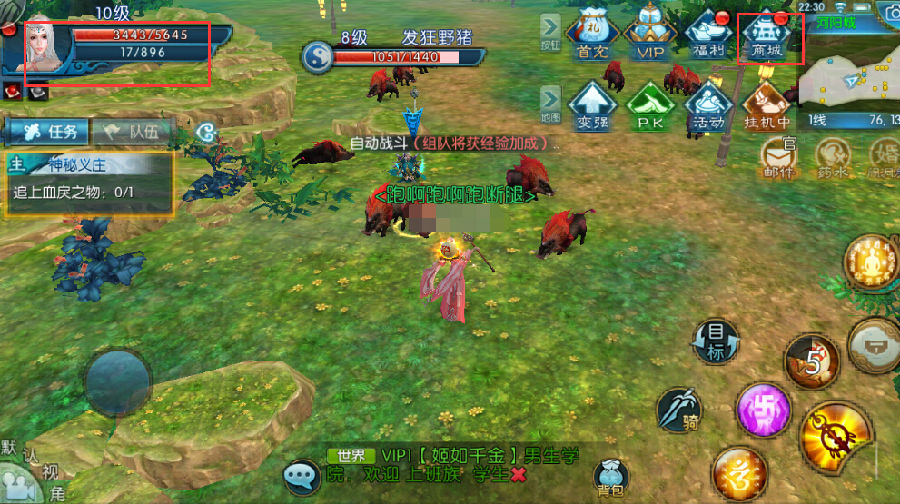Image resolution: width=900 pixels, height=504 pixels.
Task: Activate the purple swastika skill
Action: [x=763, y=410]
